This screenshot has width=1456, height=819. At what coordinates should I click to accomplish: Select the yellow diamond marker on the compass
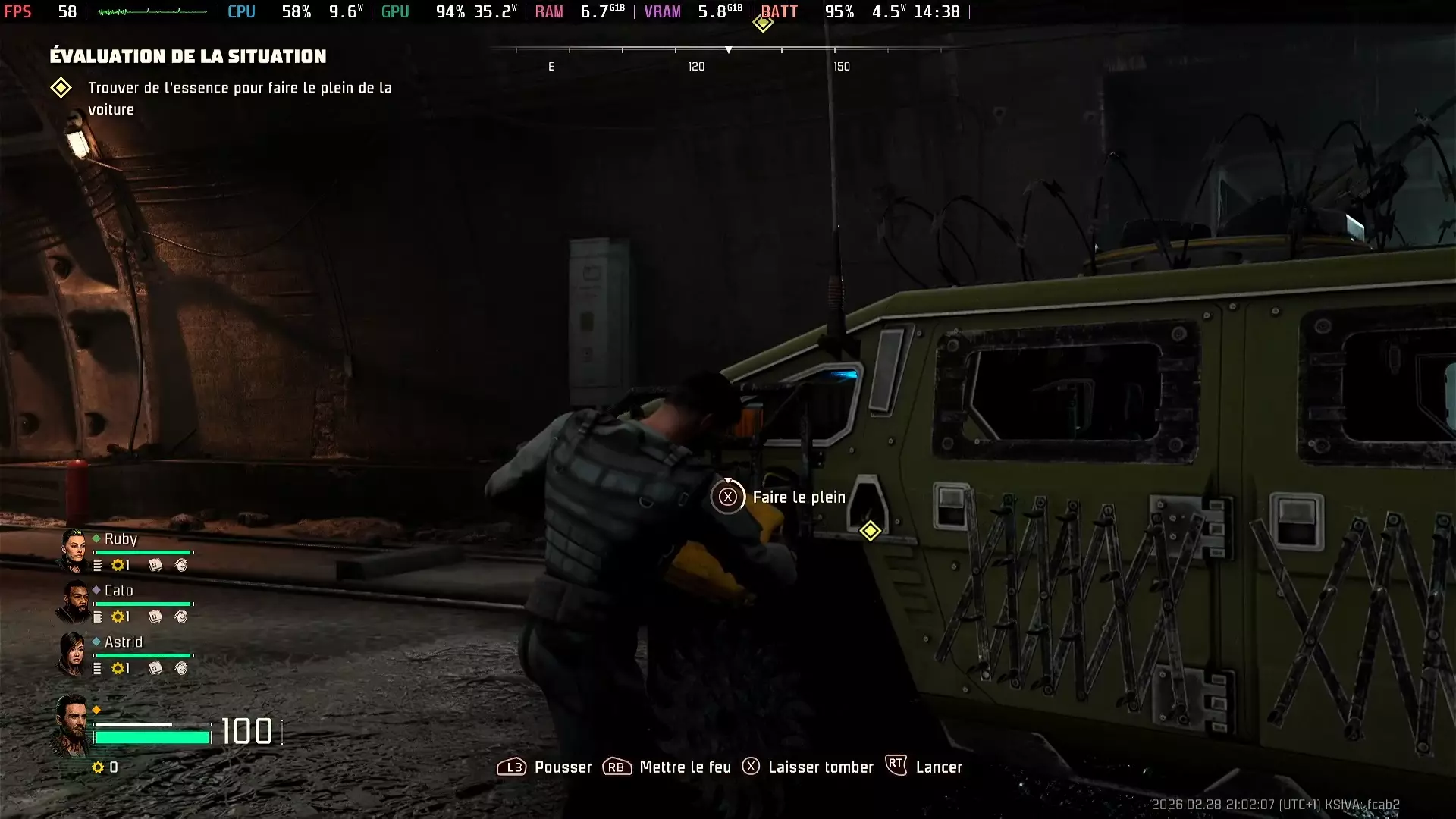(x=763, y=23)
